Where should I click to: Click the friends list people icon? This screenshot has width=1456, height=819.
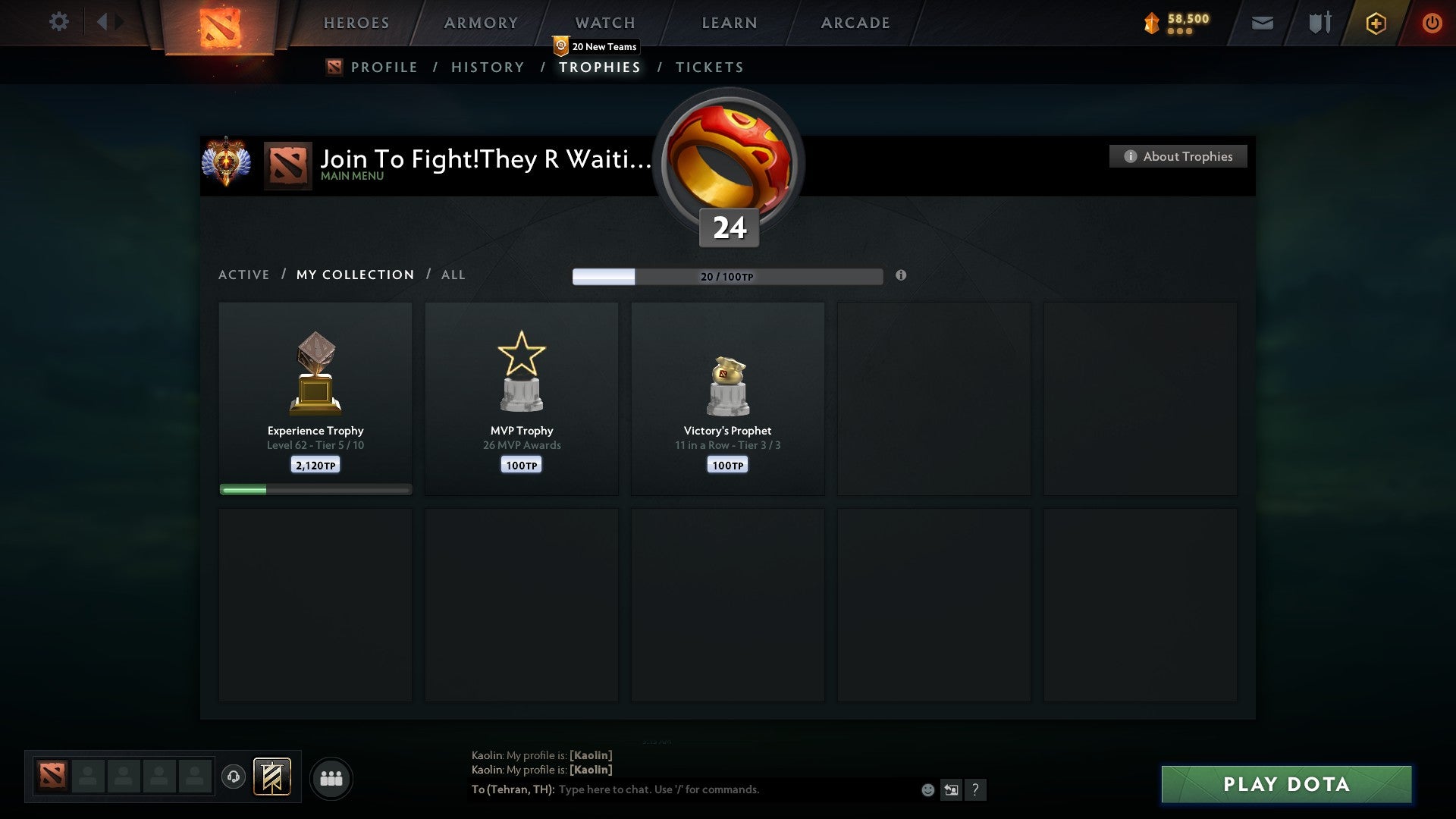pyautogui.click(x=331, y=778)
